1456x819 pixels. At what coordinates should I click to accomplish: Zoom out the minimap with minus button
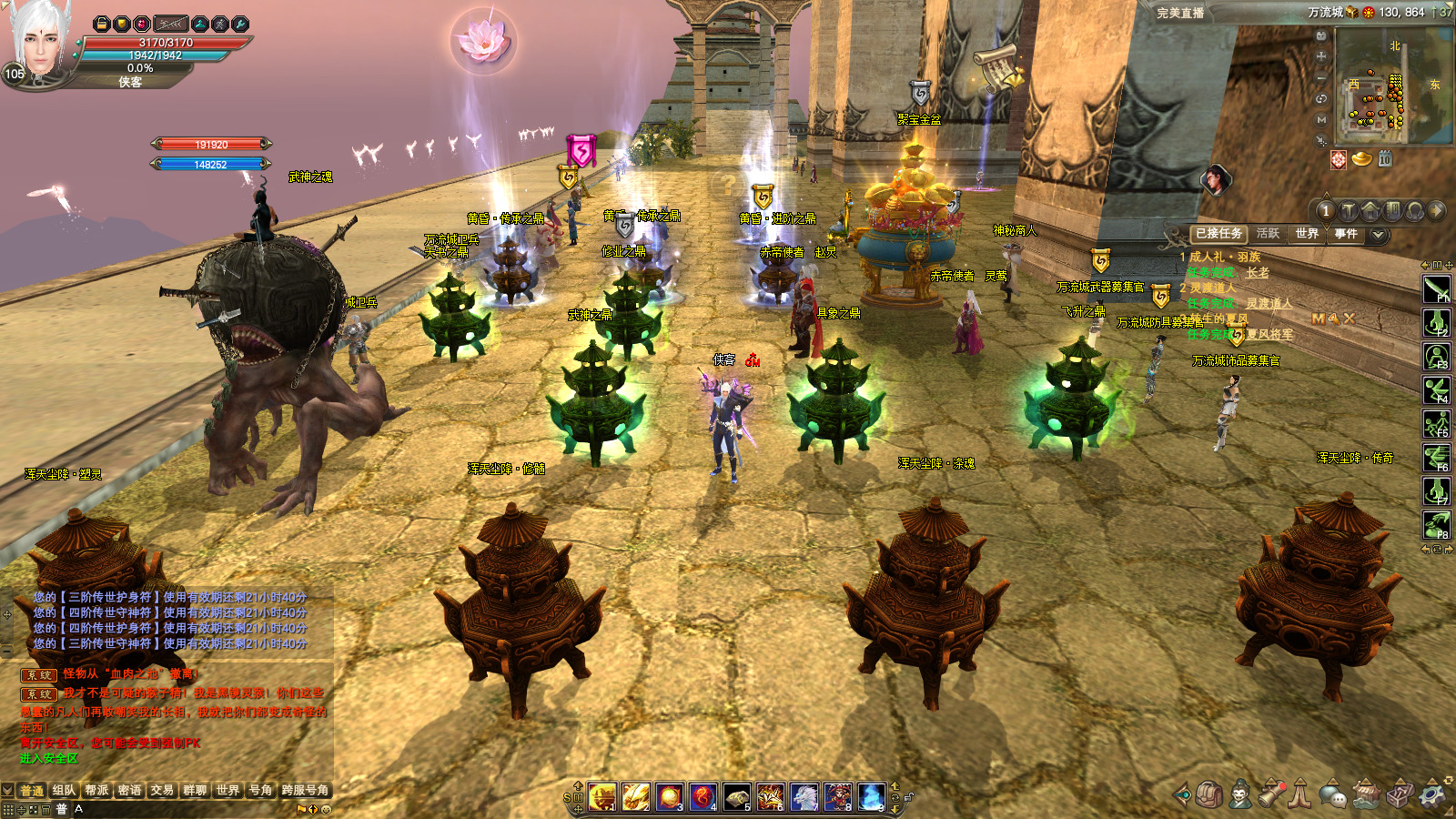(x=1321, y=77)
